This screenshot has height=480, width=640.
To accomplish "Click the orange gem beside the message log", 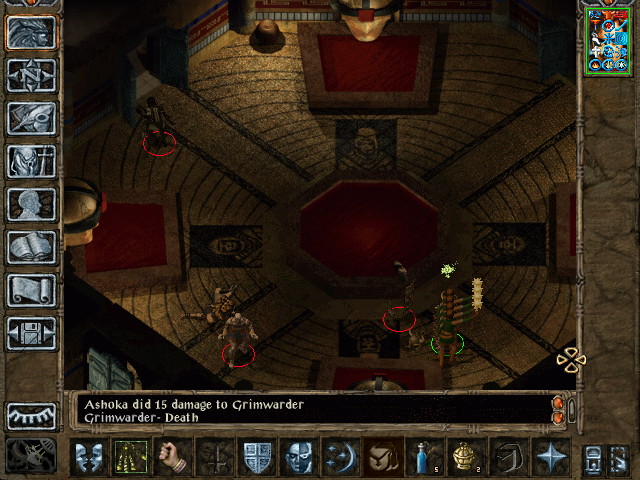I will click(558, 404).
